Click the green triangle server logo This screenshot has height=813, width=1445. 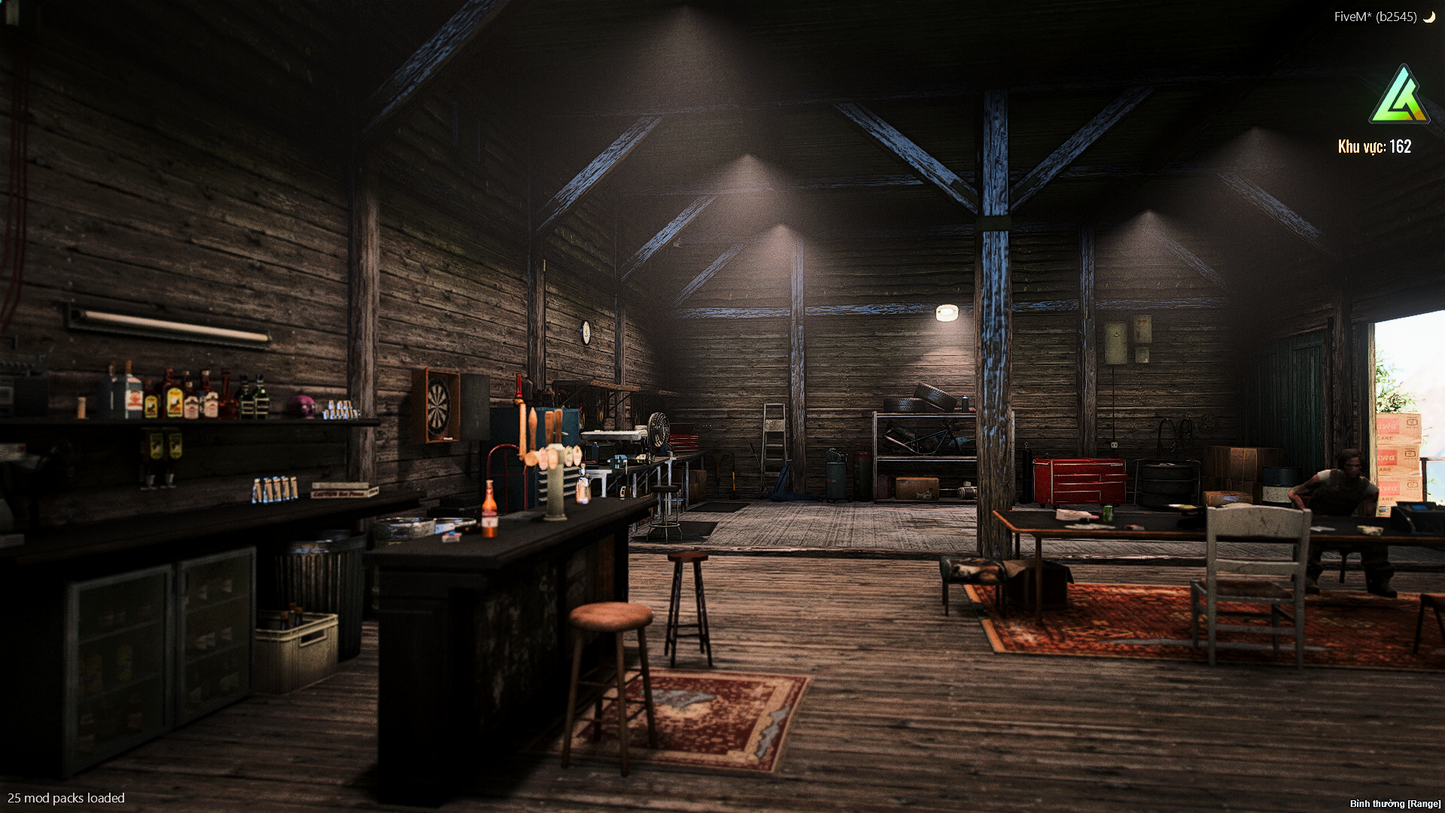pyautogui.click(x=1398, y=97)
